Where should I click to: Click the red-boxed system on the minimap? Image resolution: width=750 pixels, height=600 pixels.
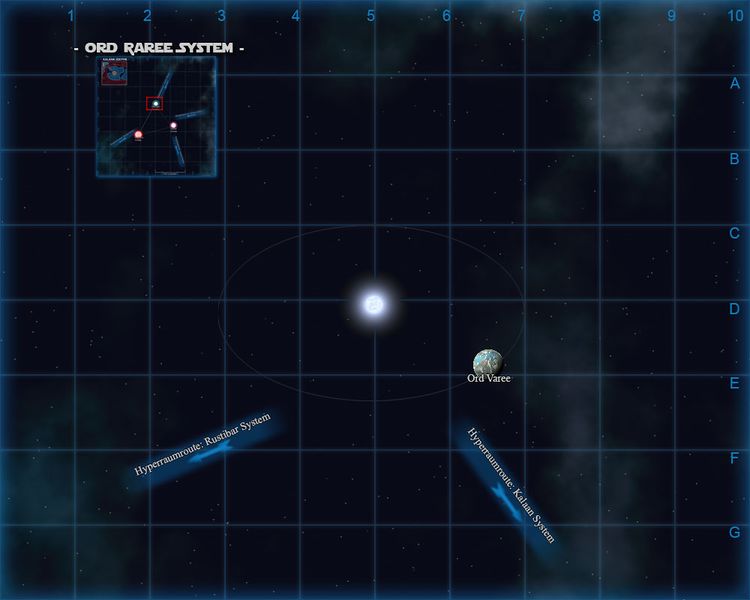(155, 104)
